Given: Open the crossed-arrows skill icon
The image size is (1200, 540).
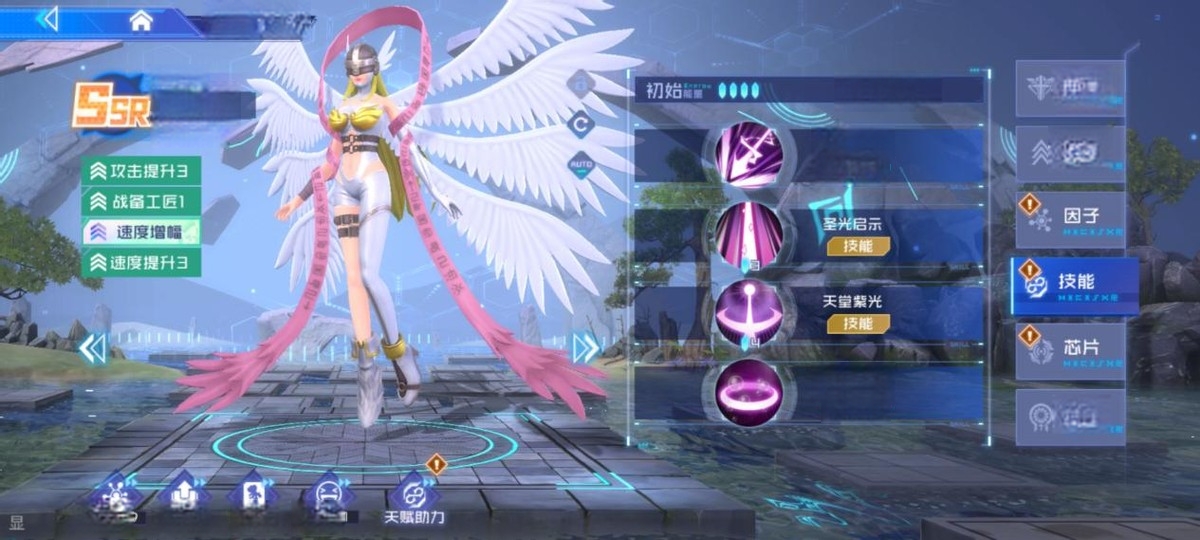Looking at the screenshot, I should (x=748, y=155).
